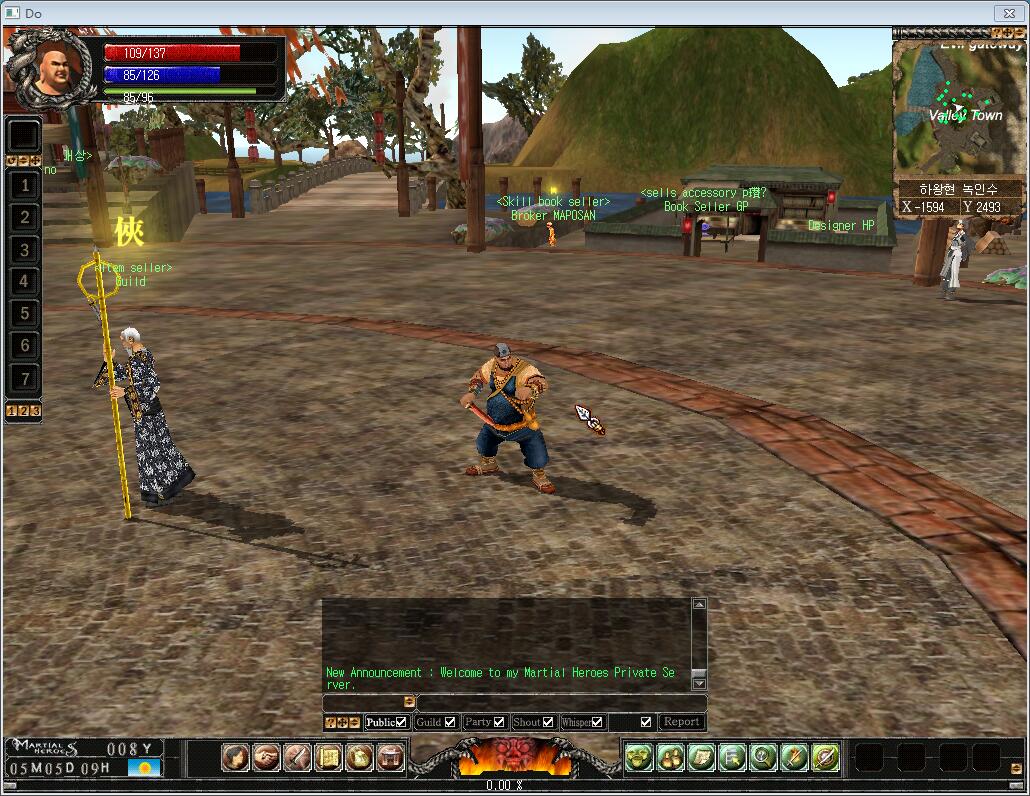Toggle the Whisper chat checkbox
Viewport: 1030px width, 796px height.
pos(597,722)
